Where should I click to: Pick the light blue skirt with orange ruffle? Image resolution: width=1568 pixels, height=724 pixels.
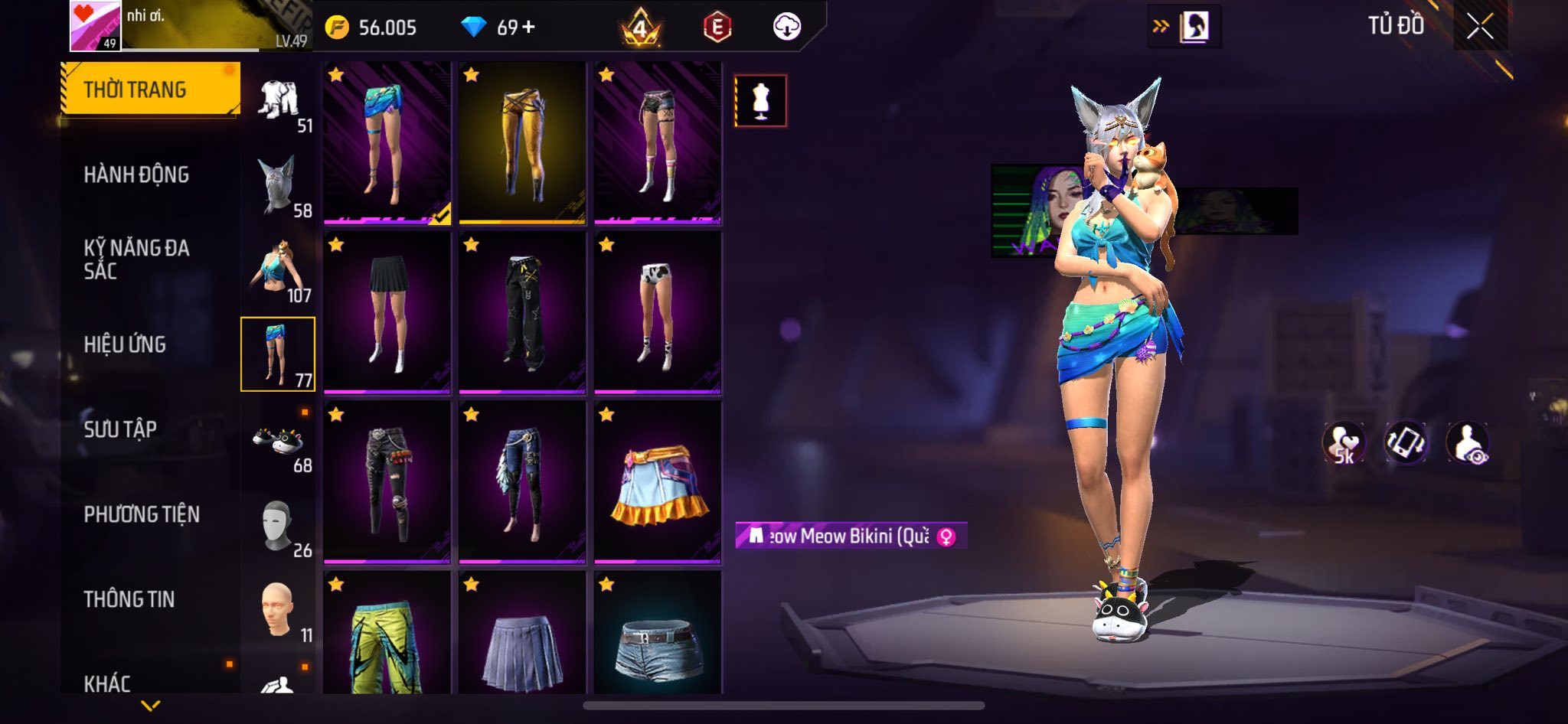[658, 483]
